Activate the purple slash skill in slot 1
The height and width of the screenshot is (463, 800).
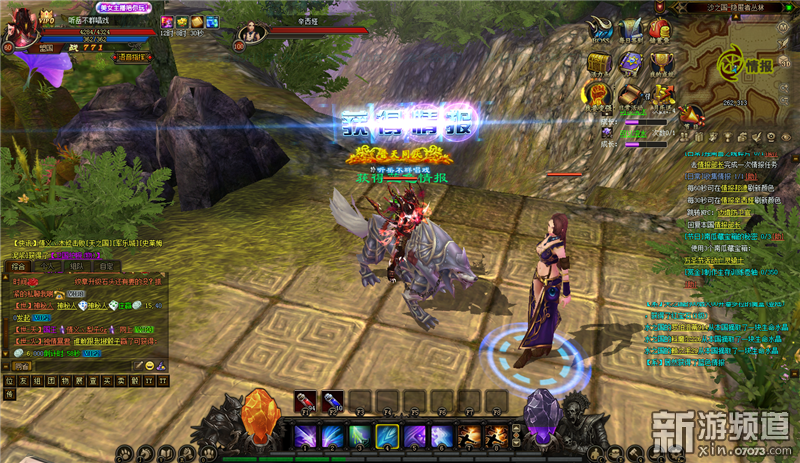[x=305, y=435]
